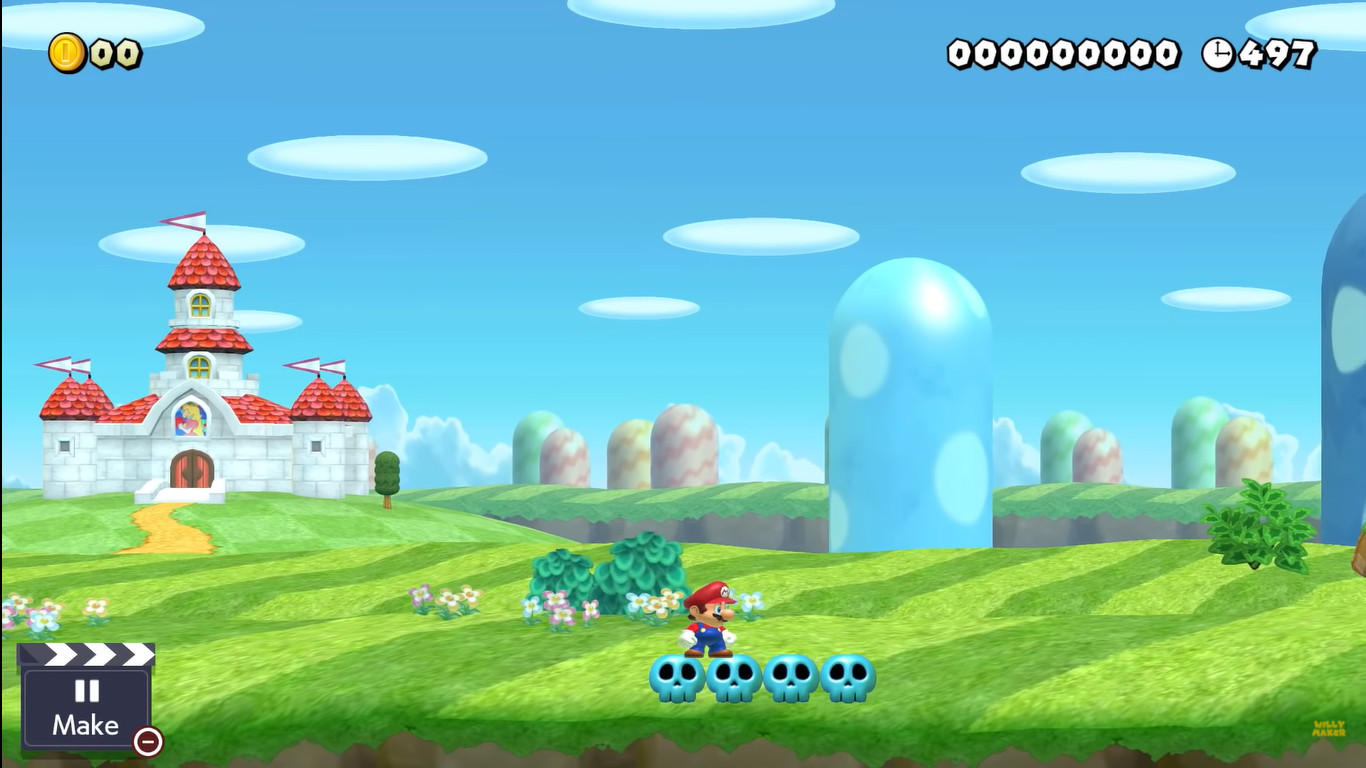The image size is (1366, 768).
Task: Select the first skull platform block
Action: [677, 677]
